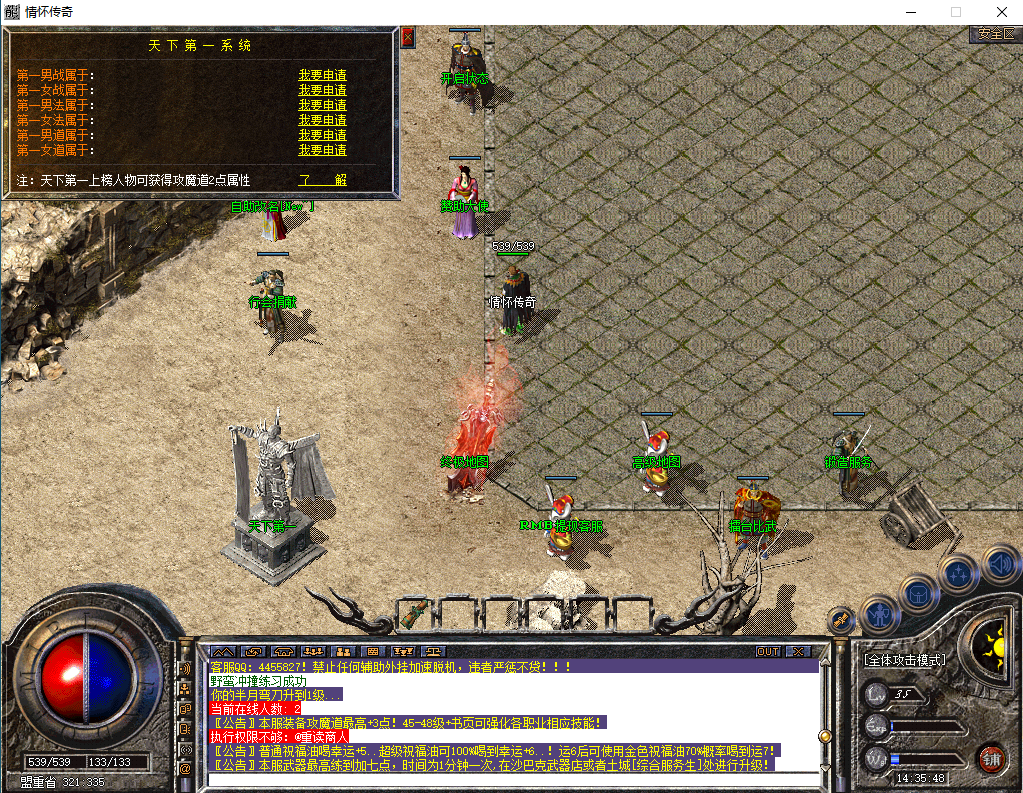The width and height of the screenshot is (1023, 793).
Task: Click the OUT button above chat
Action: tap(767, 651)
